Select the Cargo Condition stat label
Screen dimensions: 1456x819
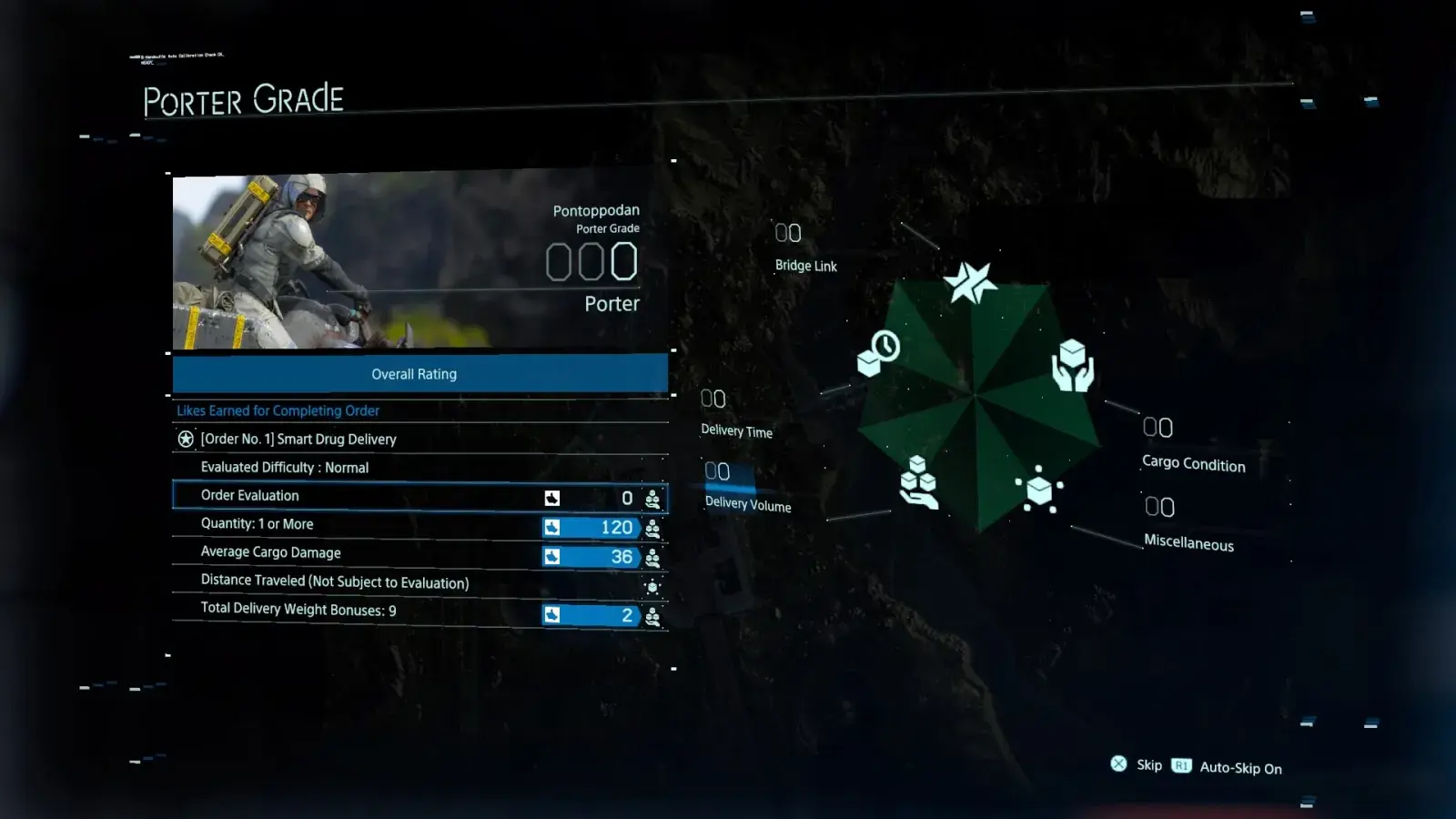(x=1193, y=464)
